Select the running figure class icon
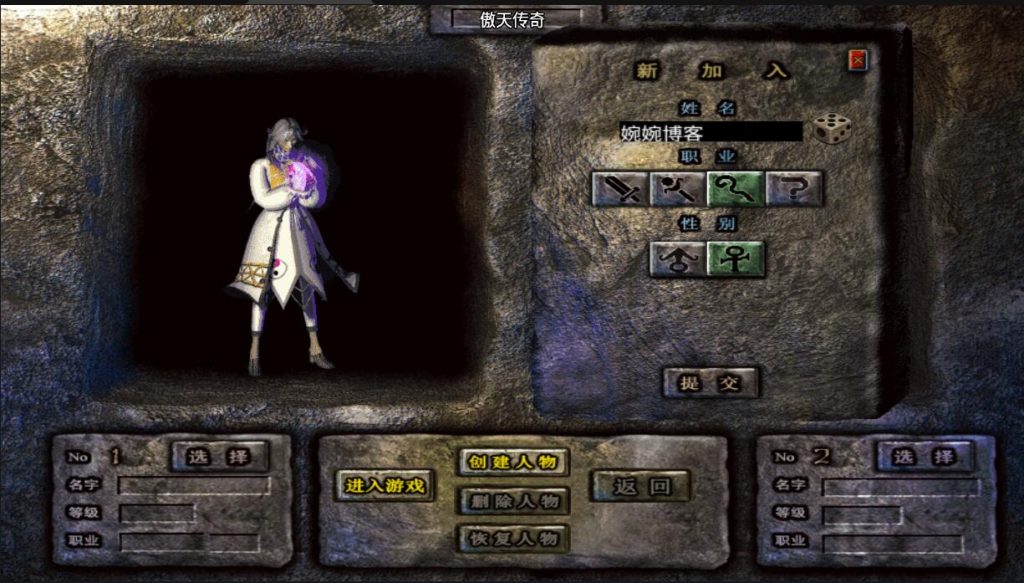This screenshot has height=583, width=1024. click(x=678, y=188)
